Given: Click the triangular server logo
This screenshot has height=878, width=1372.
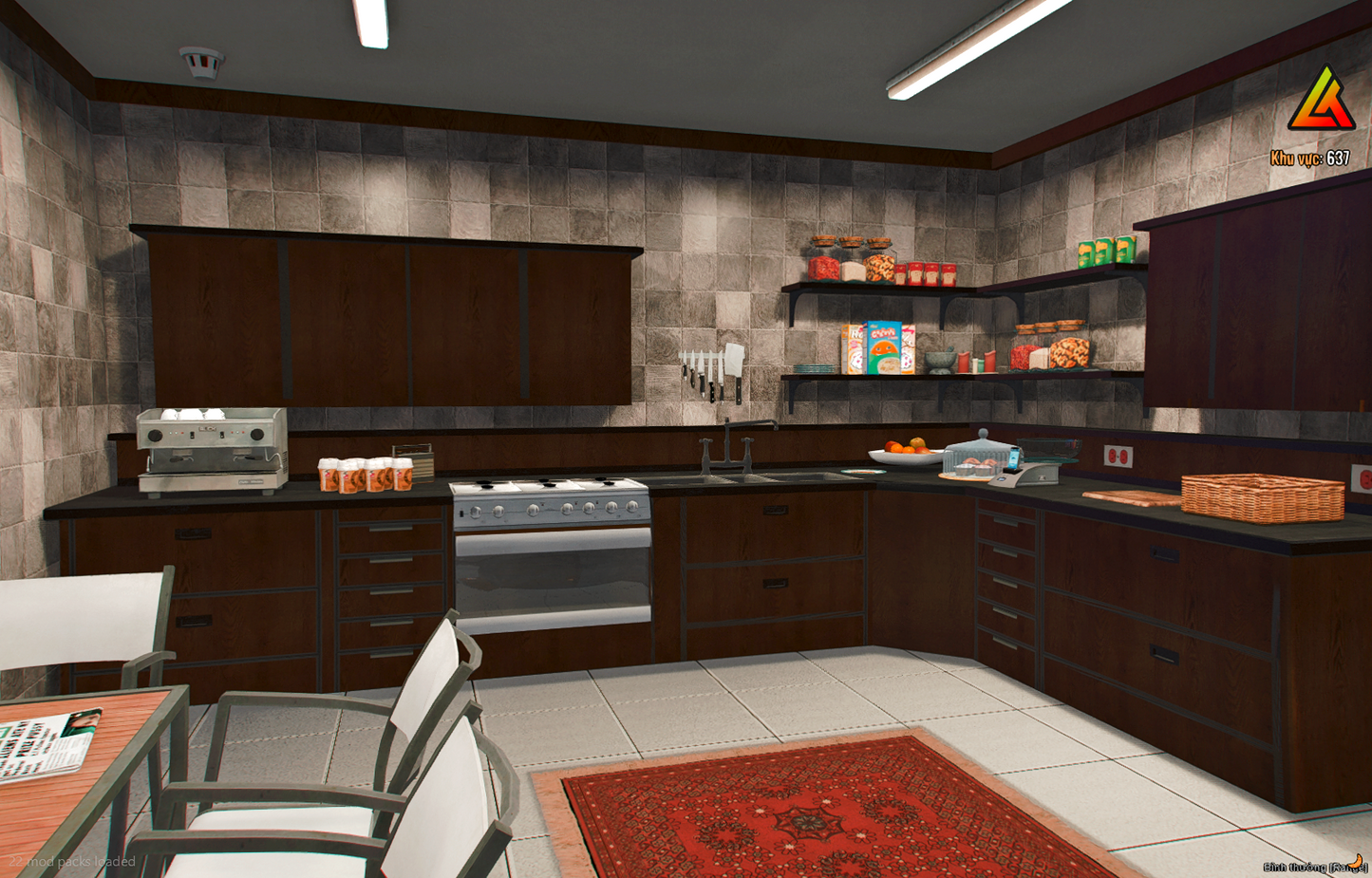Looking at the screenshot, I should click(1321, 101).
